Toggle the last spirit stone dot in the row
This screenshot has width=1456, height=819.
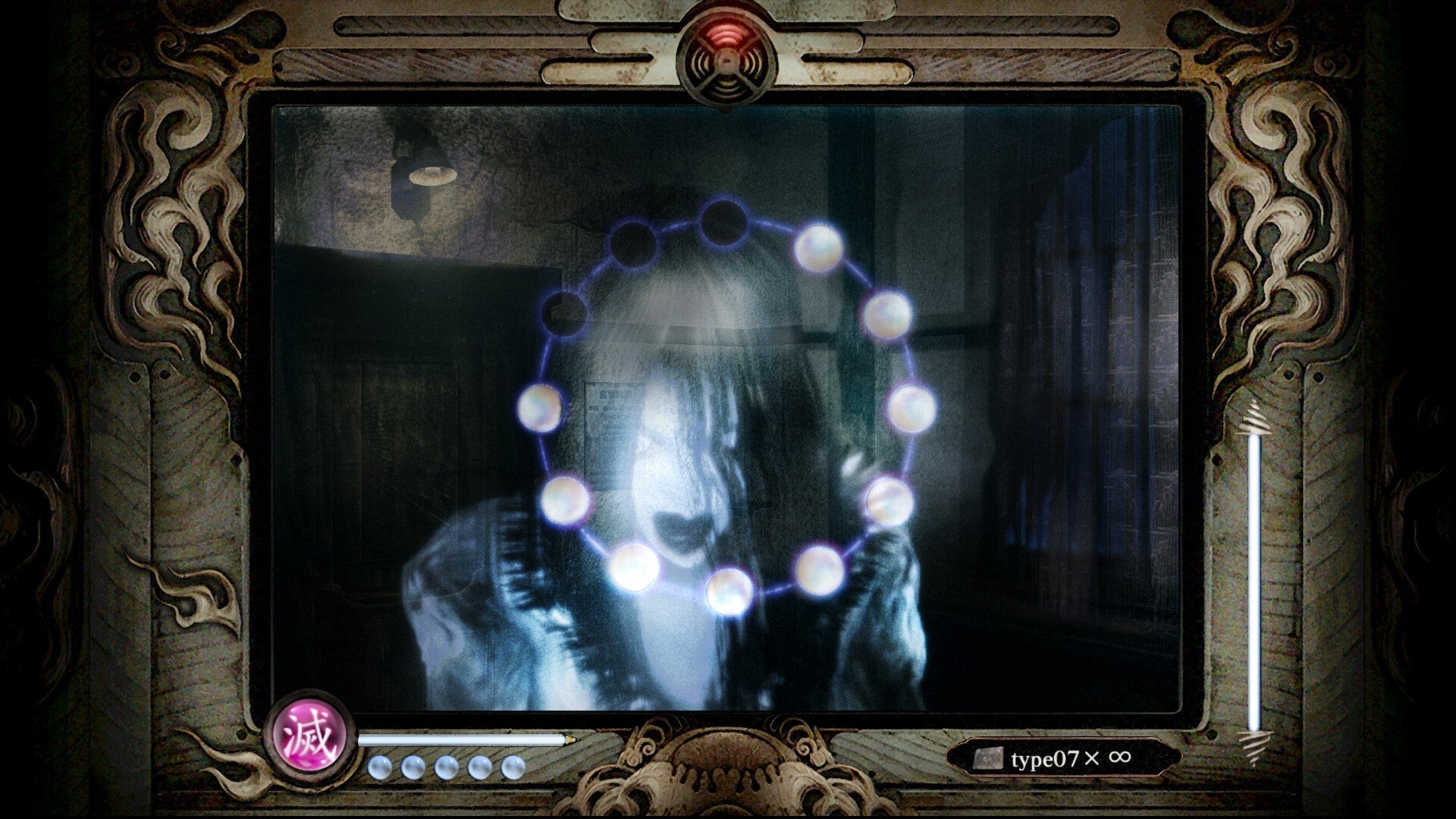pos(513,766)
